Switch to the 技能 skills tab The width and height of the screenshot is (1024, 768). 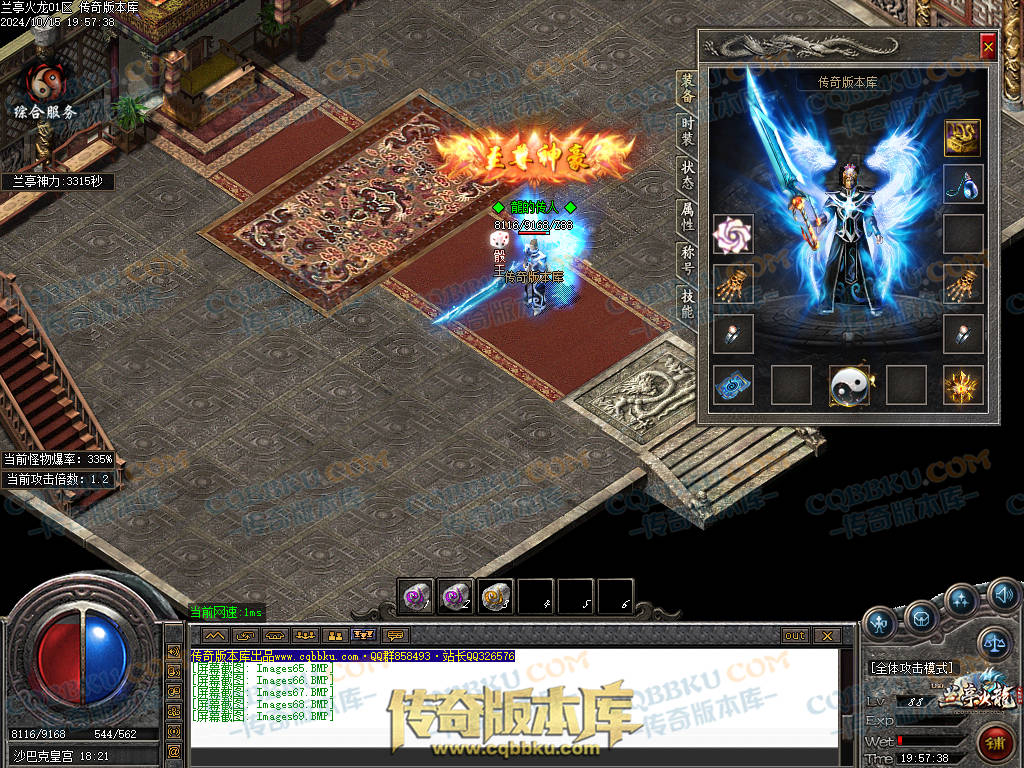coord(687,303)
